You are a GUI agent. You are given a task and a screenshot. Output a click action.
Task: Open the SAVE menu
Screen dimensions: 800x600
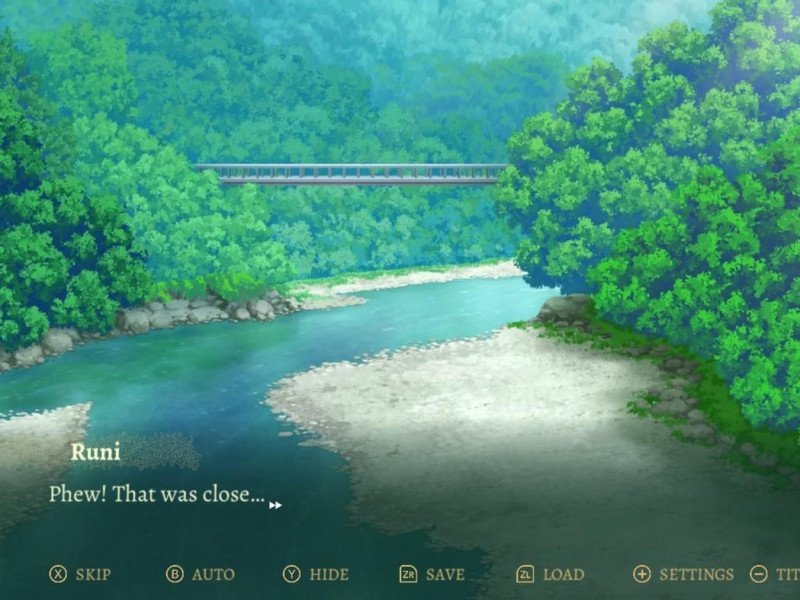[432, 574]
